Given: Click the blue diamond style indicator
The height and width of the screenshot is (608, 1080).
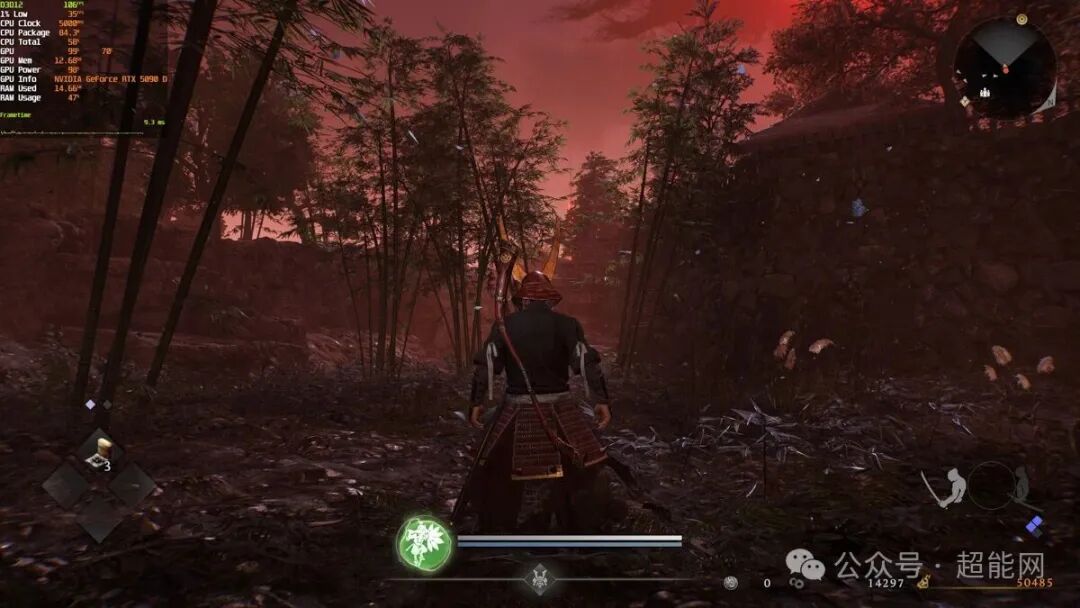Looking at the screenshot, I should [x=1034, y=524].
